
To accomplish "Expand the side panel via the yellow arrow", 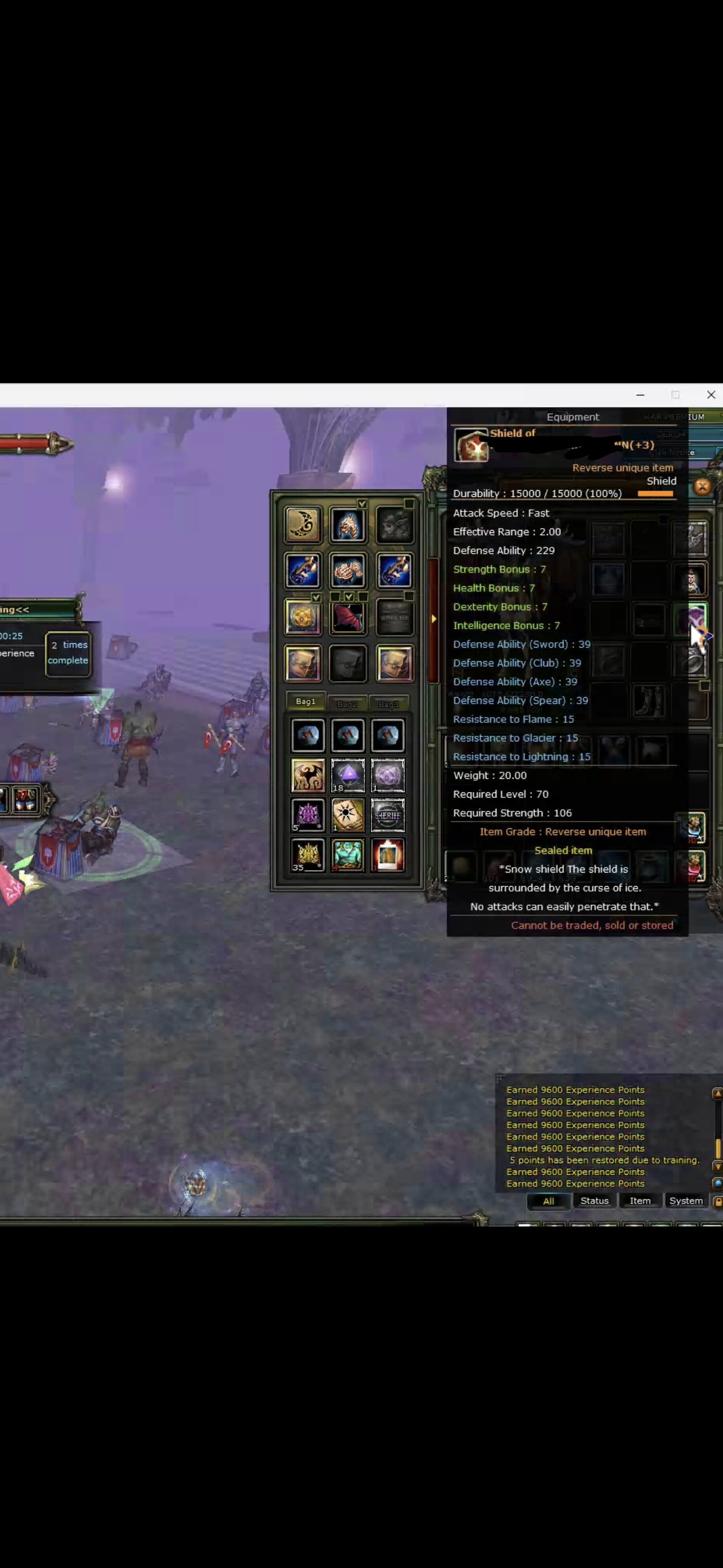I will tap(434, 619).
